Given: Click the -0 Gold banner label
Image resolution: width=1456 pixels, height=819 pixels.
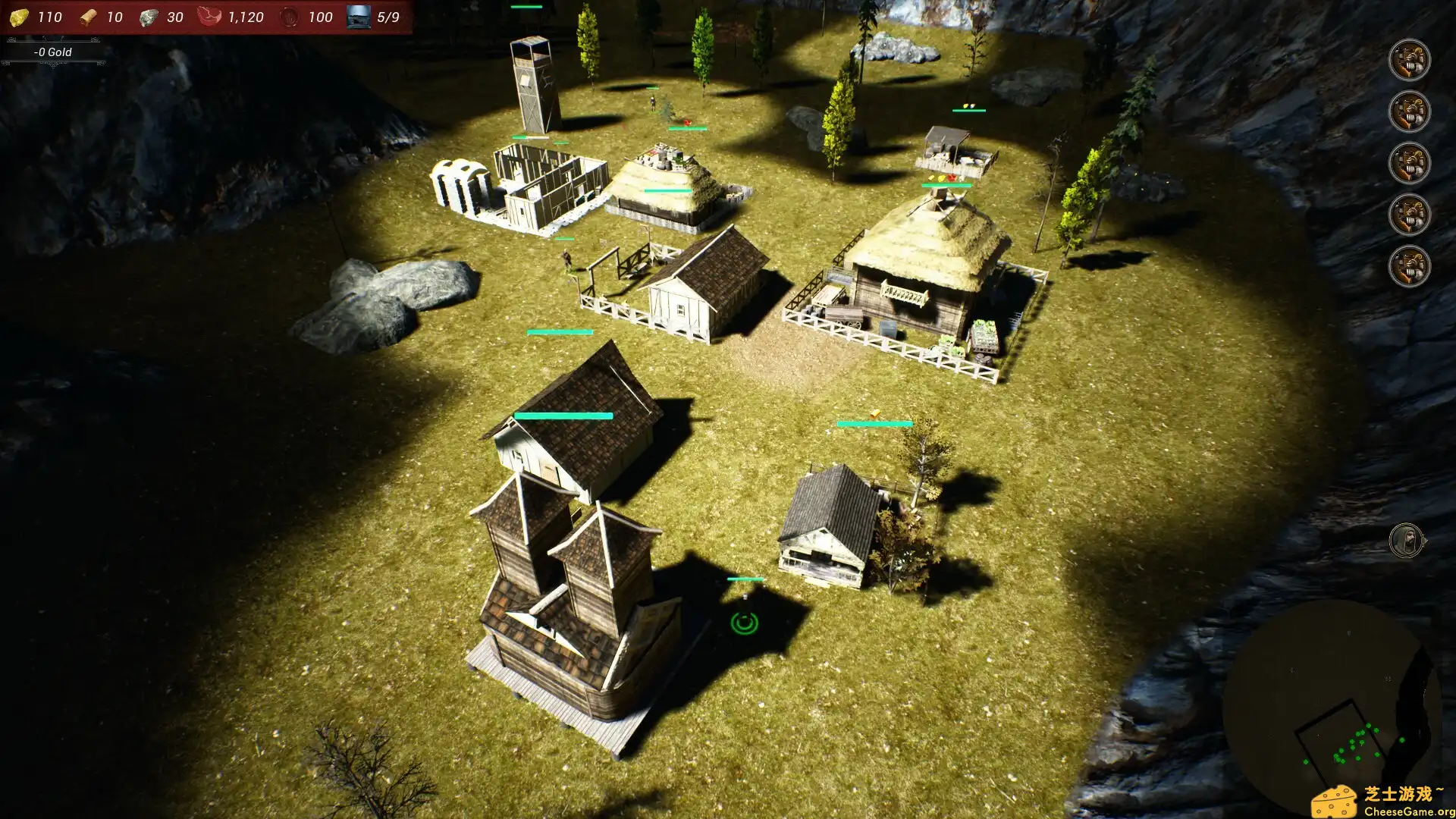Looking at the screenshot, I should click(x=52, y=52).
